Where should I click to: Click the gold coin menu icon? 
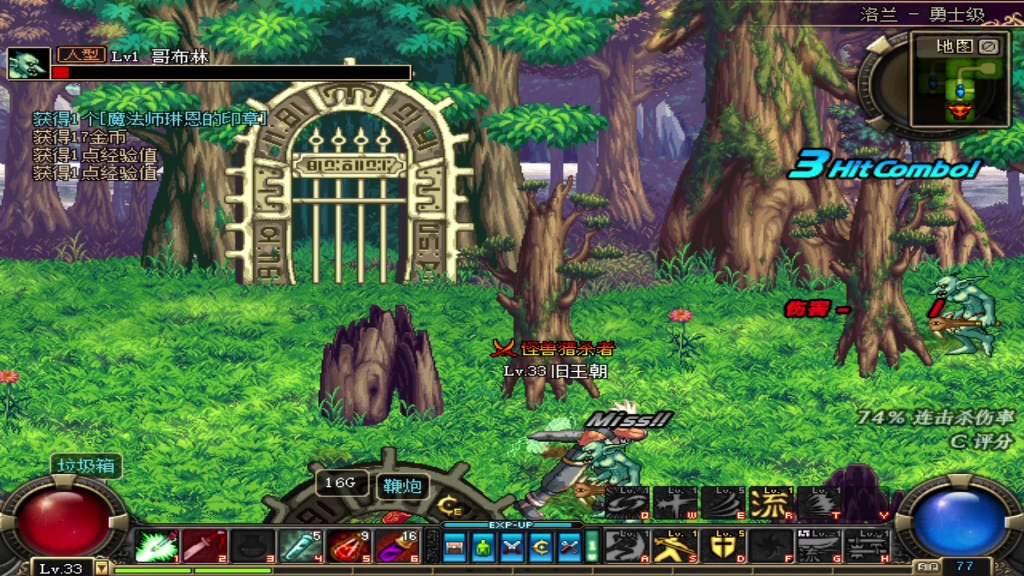pos(541,546)
